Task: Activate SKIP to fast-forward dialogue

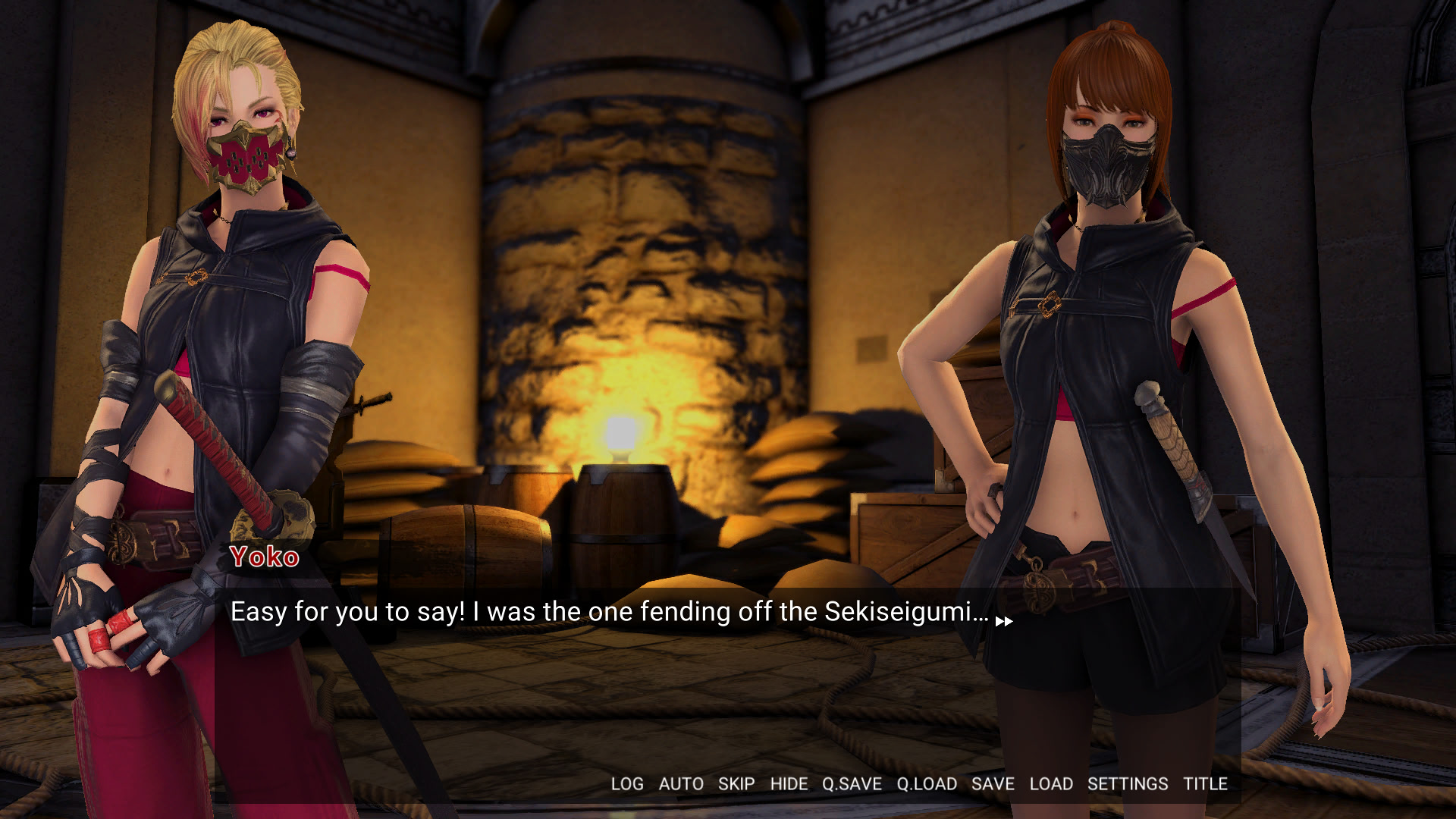Action: [x=736, y=784]
